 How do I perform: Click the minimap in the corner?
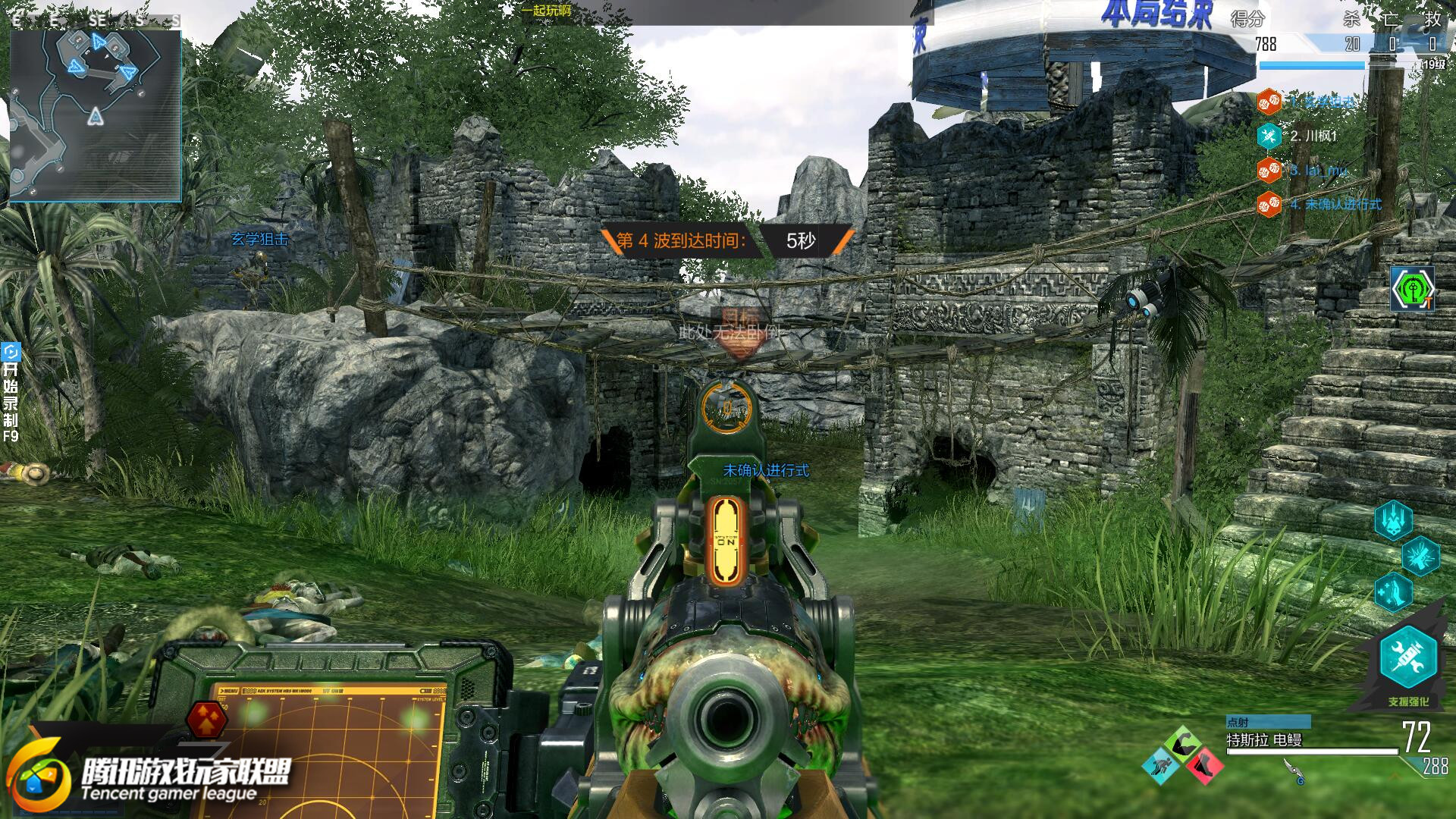pos(96,114)
